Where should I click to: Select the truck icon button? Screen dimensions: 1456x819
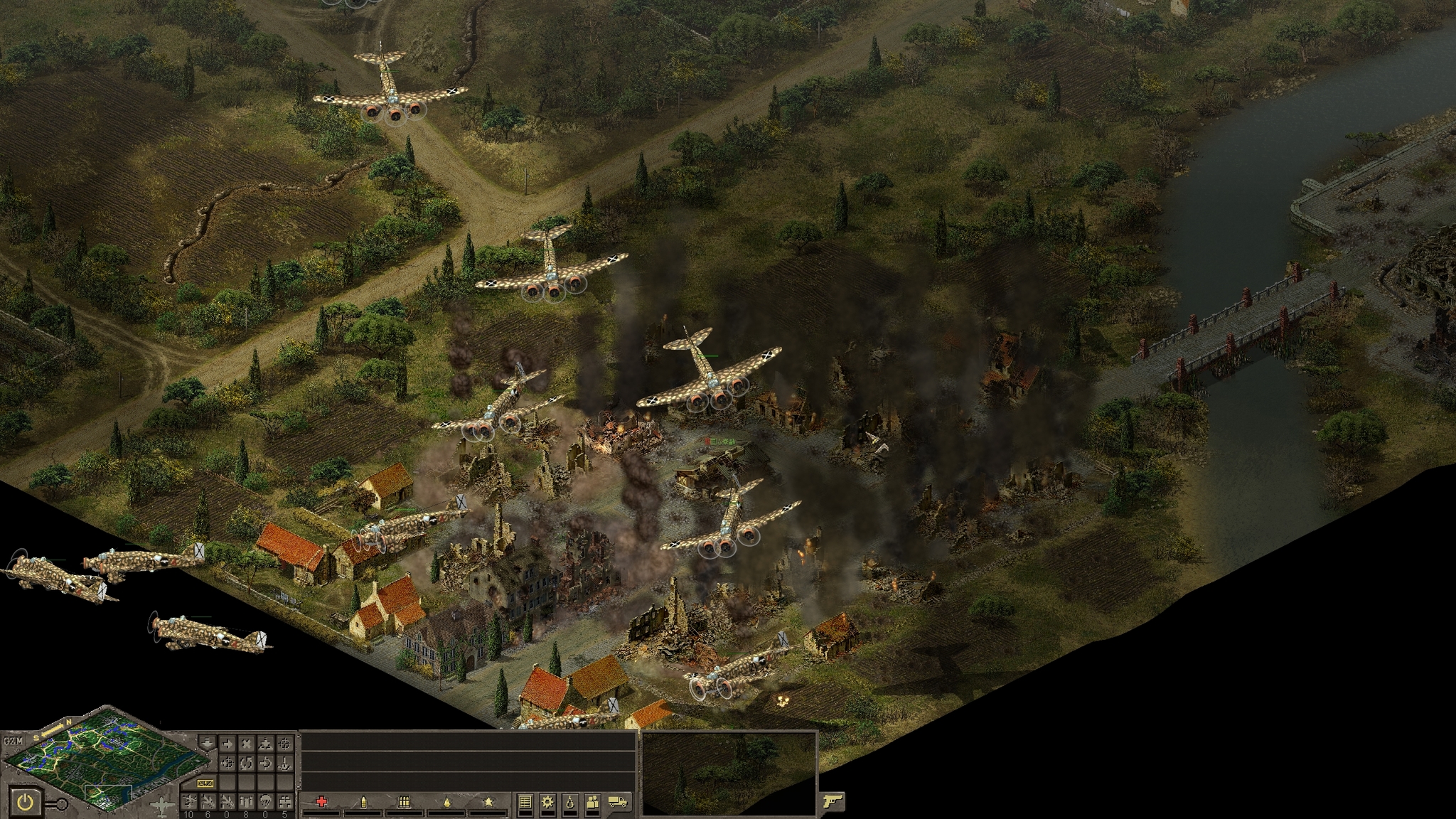tap(619, 802)
